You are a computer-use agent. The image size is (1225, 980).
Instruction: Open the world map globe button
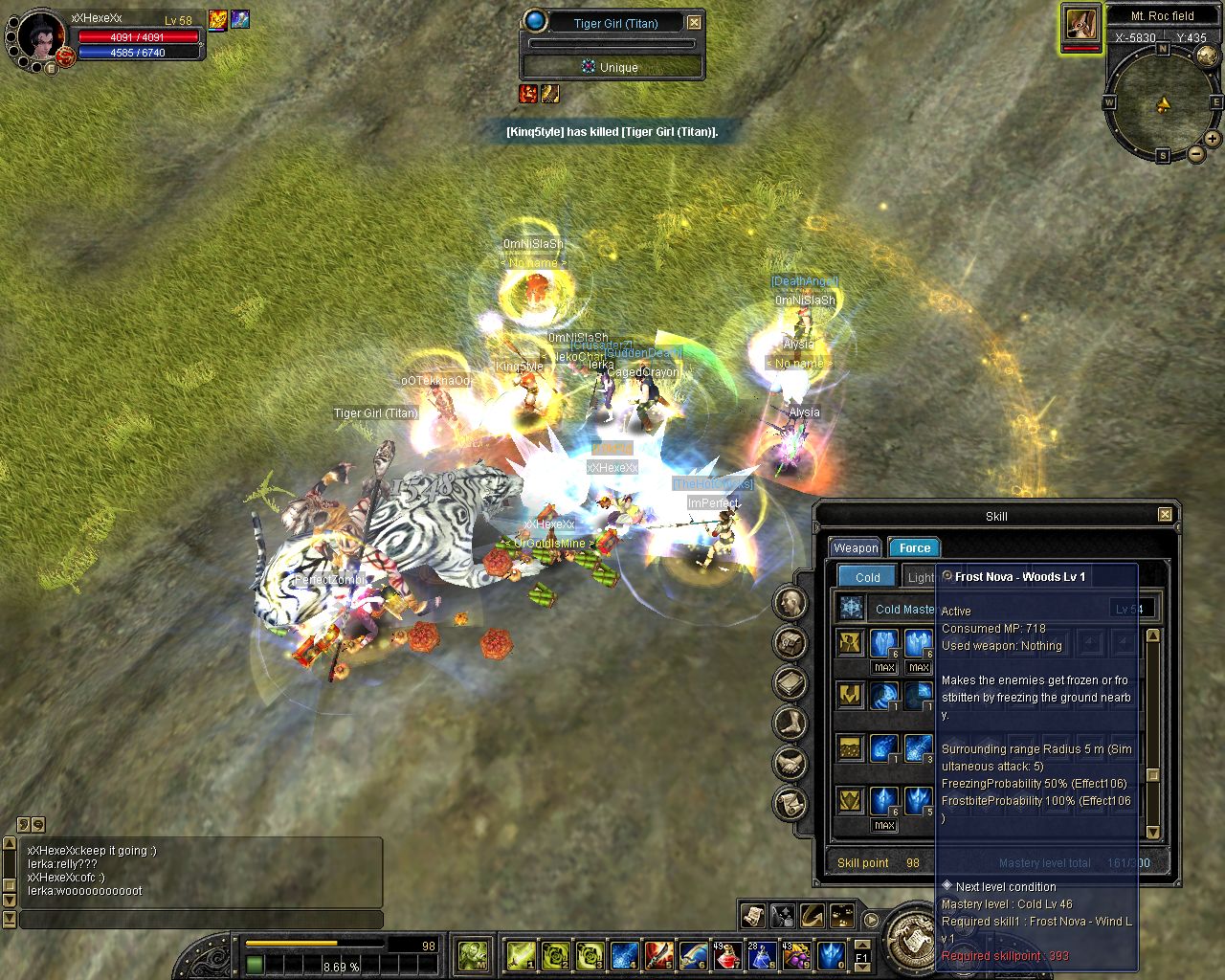tap(1209, 57)
